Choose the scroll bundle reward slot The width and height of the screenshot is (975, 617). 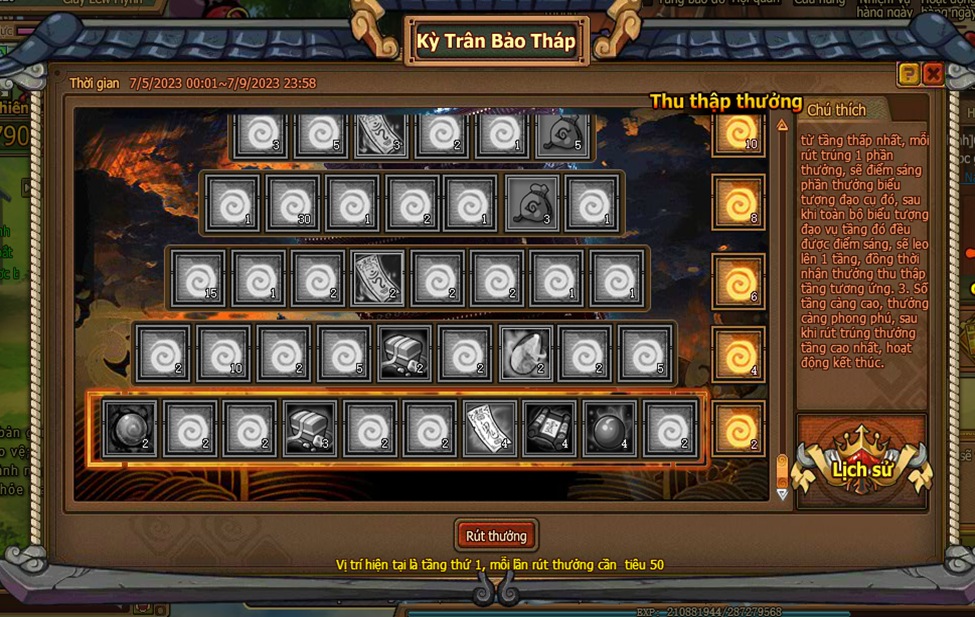[550, 428]
